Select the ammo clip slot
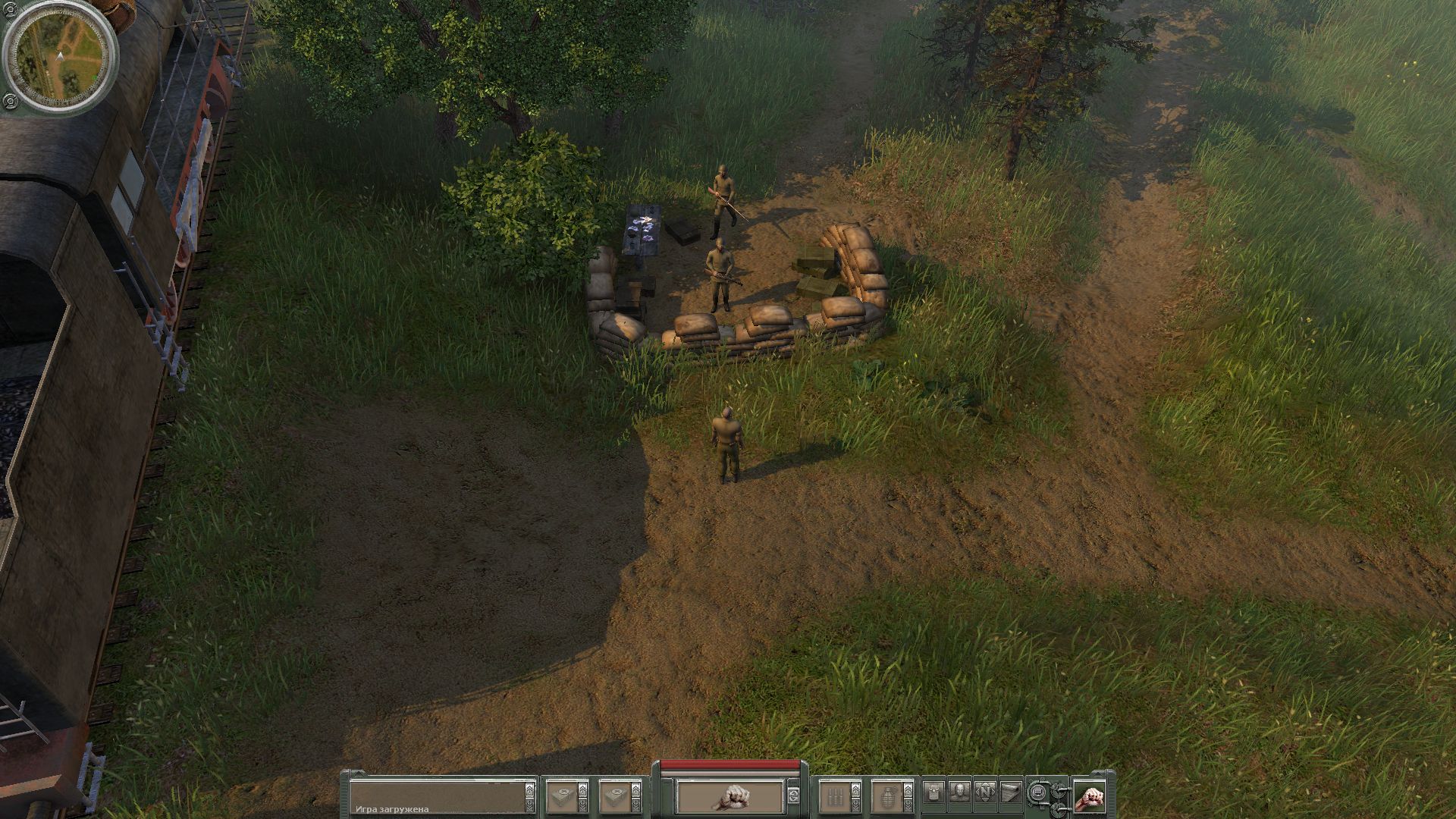 [834, 796]
